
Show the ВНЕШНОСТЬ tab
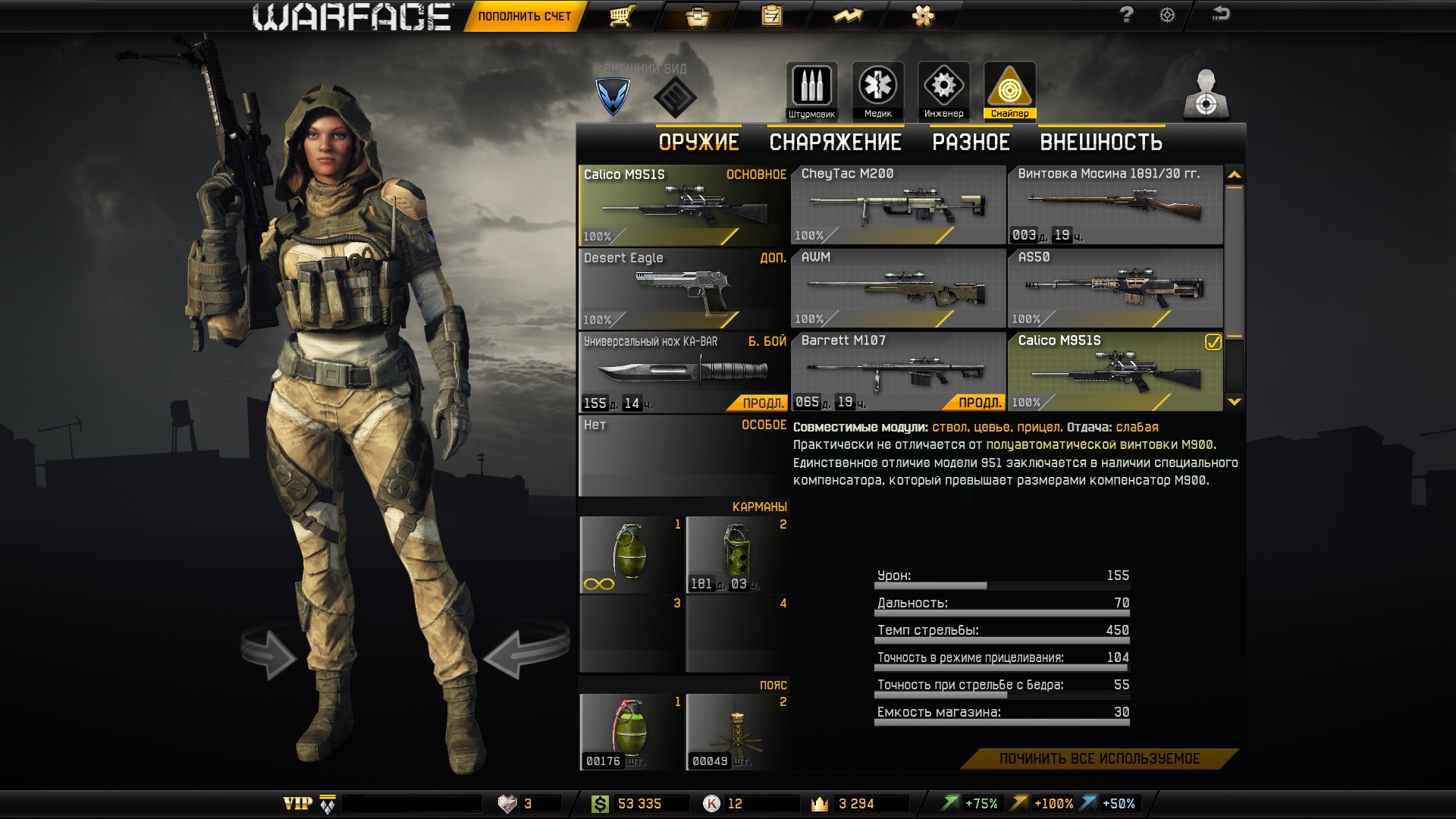(x=1101, y=143)
